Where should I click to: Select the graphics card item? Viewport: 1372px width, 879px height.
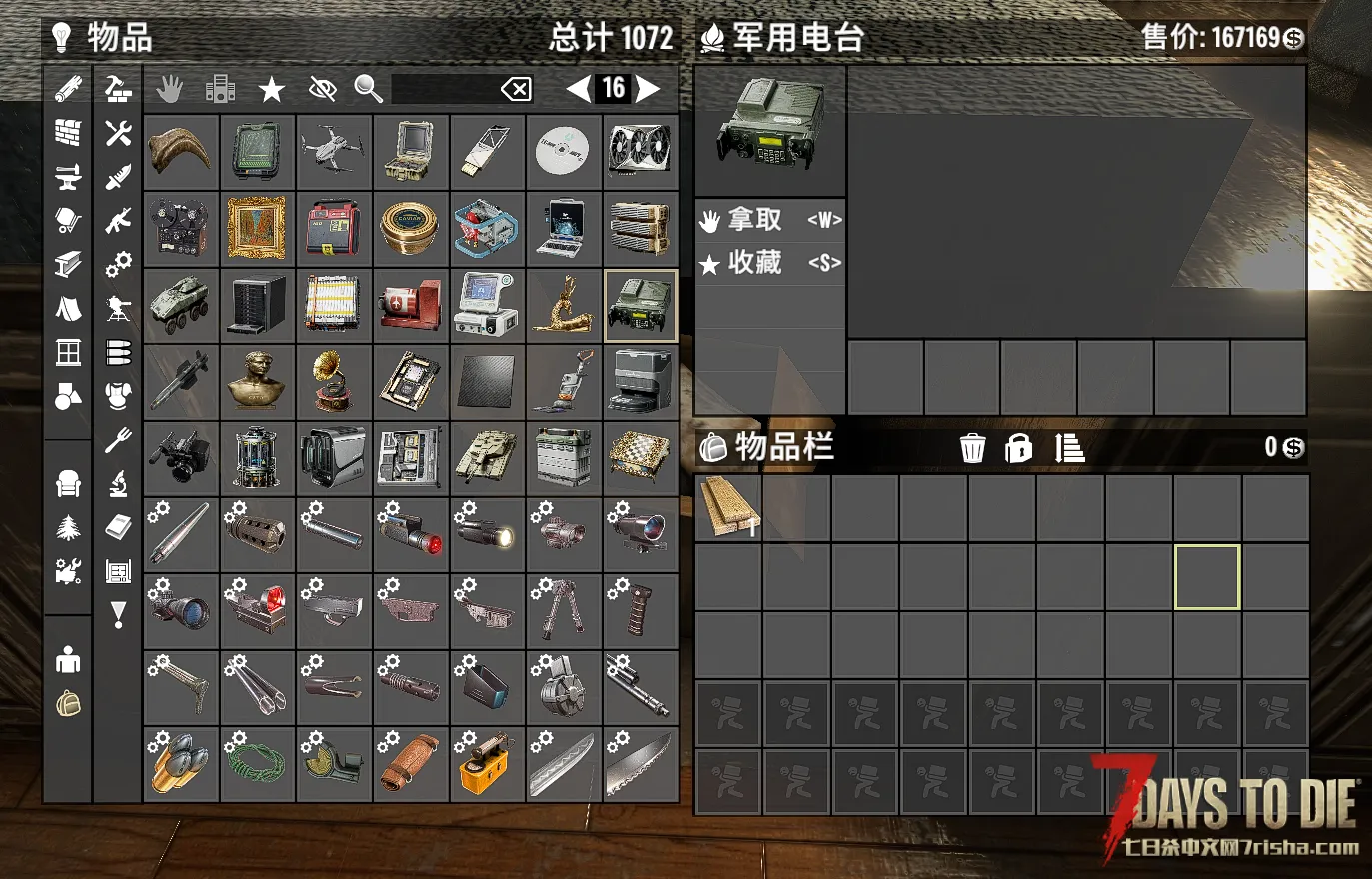(641, 152)
